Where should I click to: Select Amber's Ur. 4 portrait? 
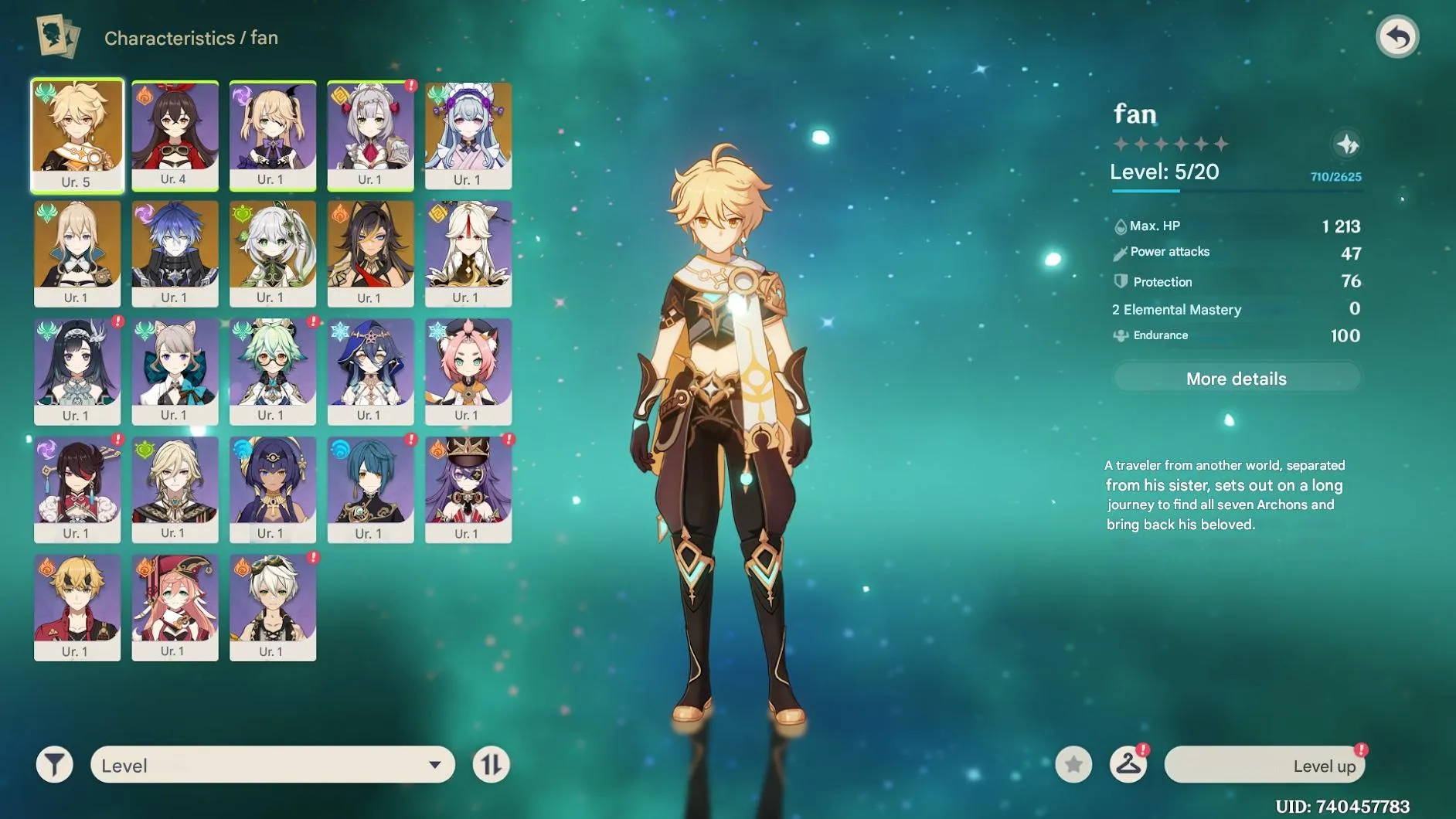click(x=175, y=136)
